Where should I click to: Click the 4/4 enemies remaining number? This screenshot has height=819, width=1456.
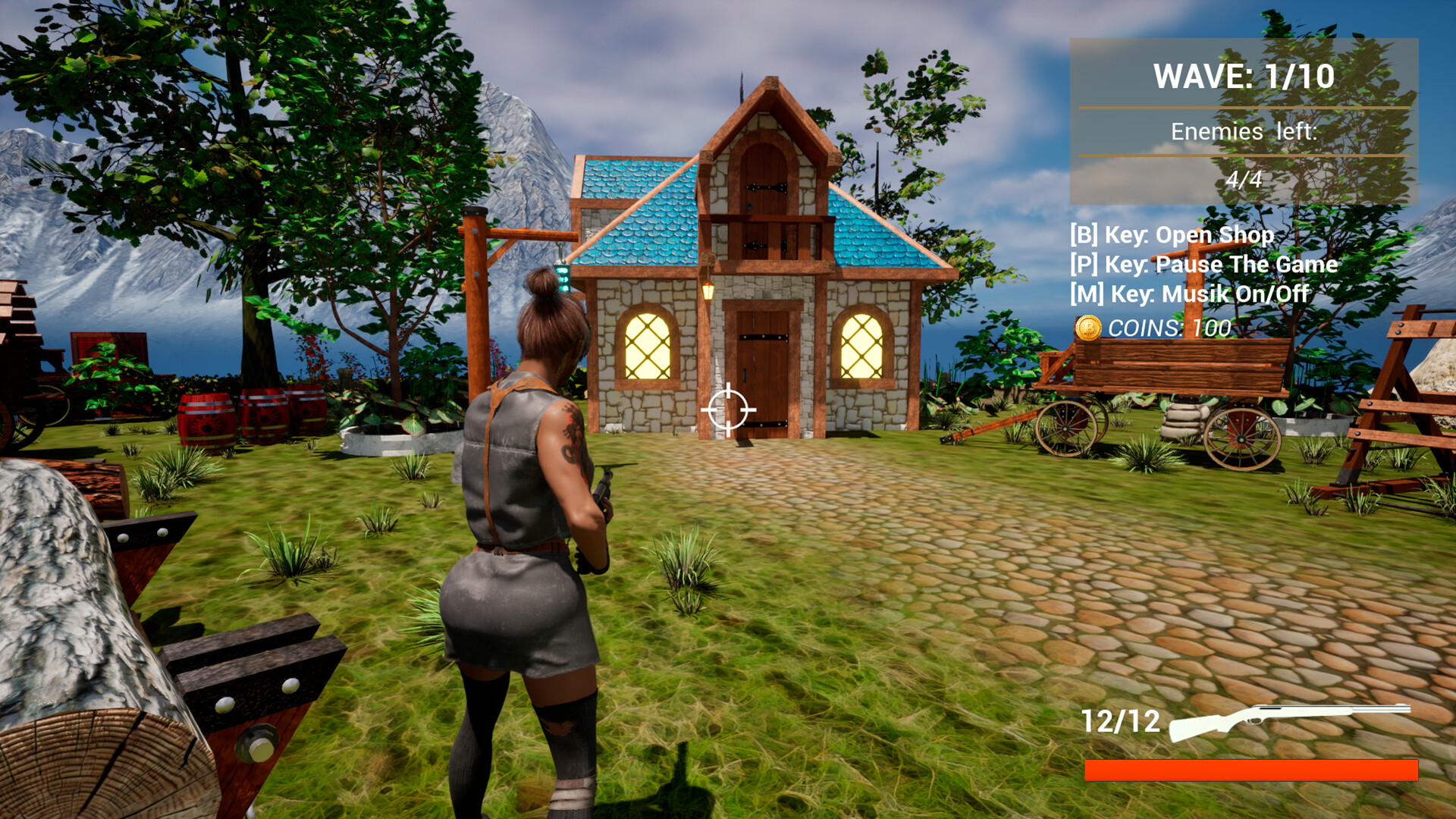pyautogui.click(x=1244, y=179)
